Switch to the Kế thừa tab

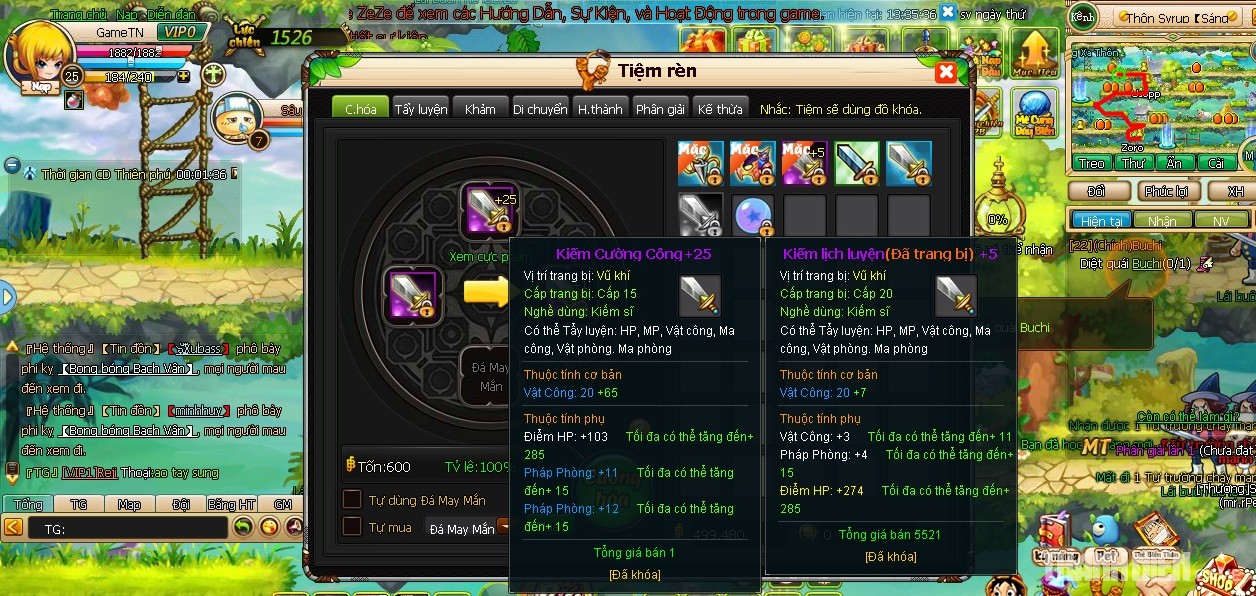click(720, 109)
